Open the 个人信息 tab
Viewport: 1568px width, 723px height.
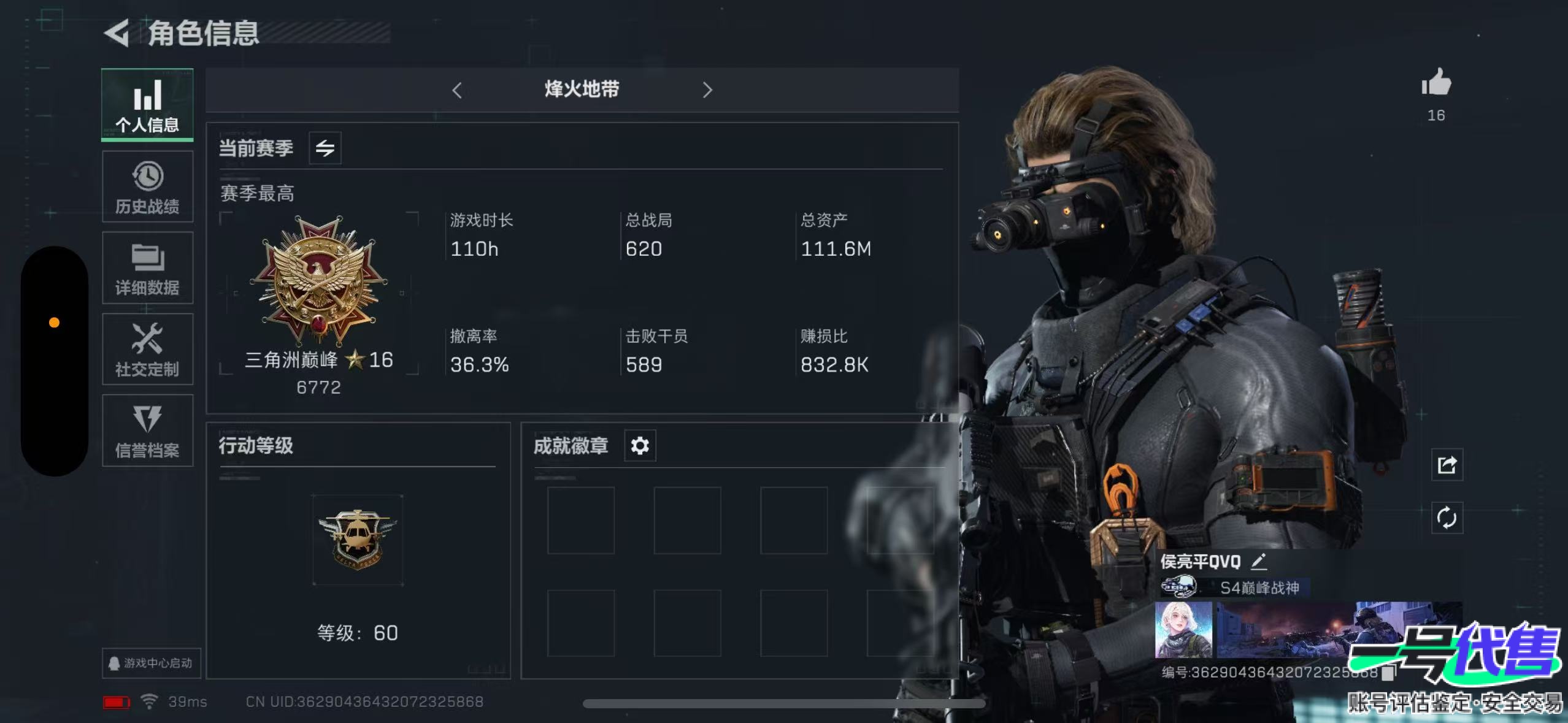pyautogui.click(x=147, y=104)
